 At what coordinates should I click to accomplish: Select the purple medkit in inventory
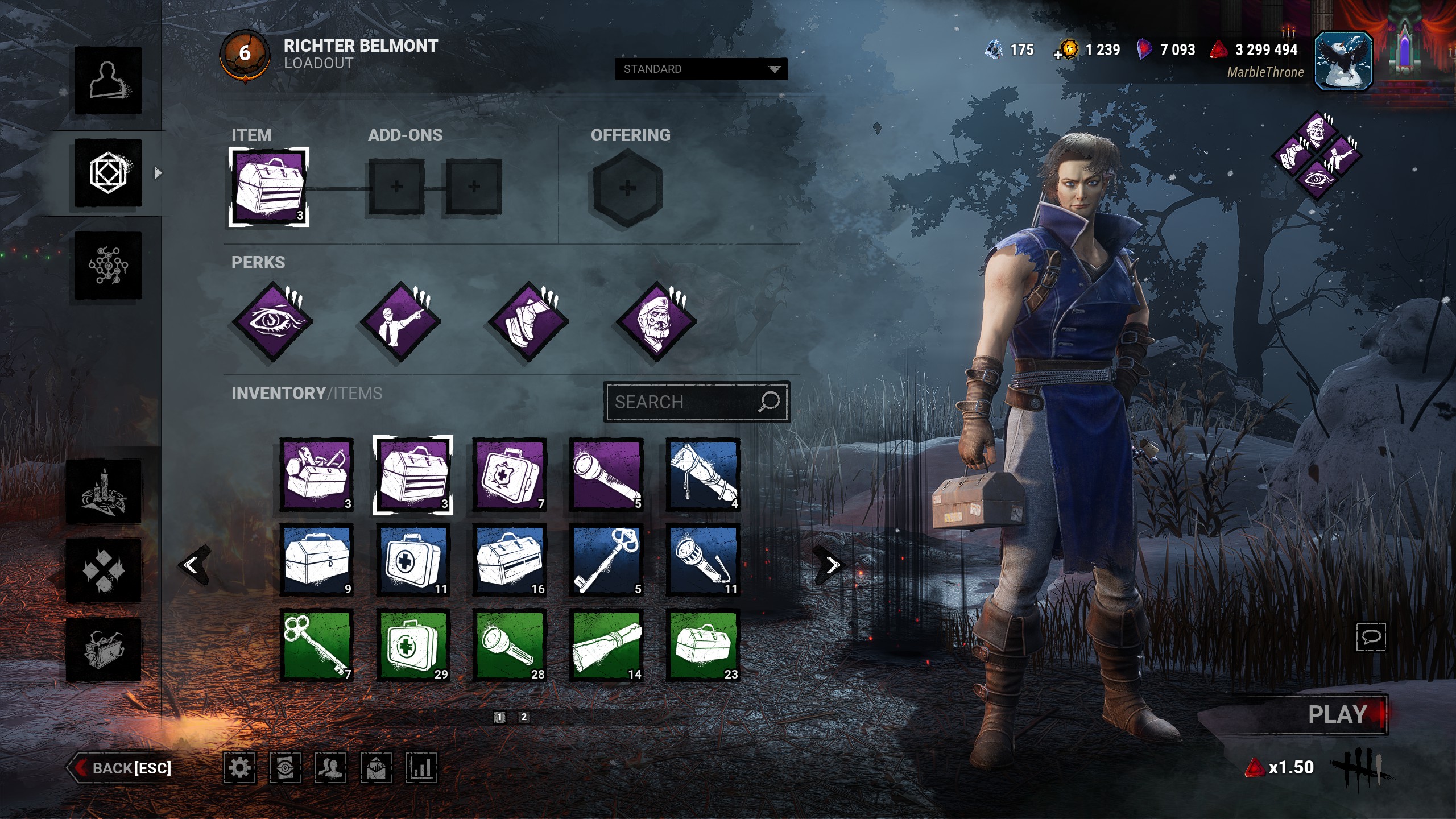coord(510,475)
